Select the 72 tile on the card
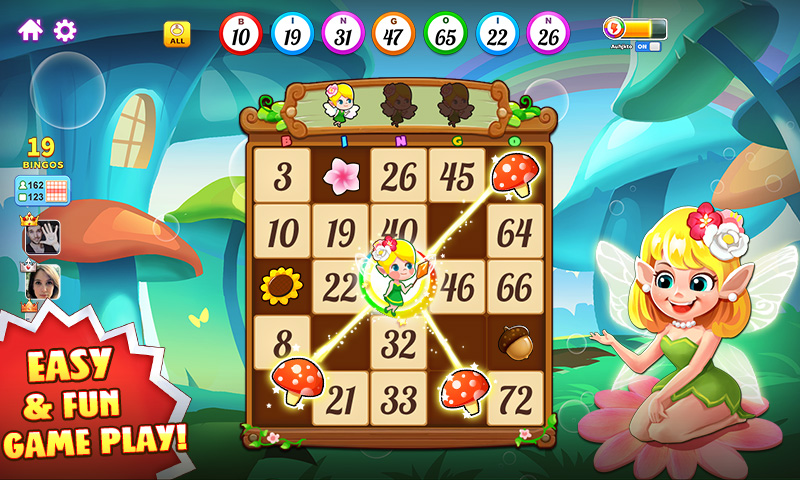This screenshot has height=480, width=800. (515, 399)
